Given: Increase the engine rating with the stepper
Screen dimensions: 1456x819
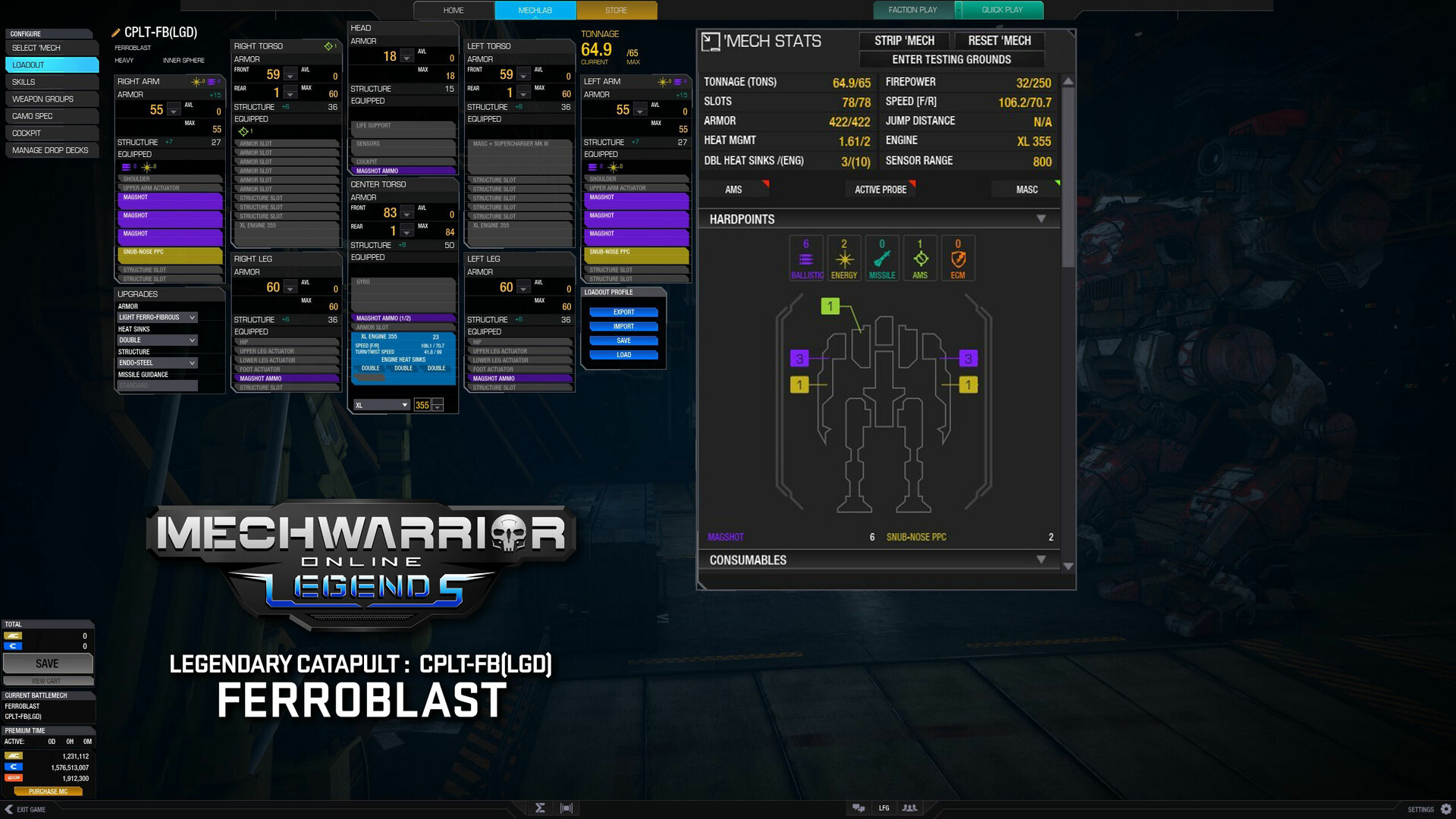Looking at the screenshot, I should [438, 401].
